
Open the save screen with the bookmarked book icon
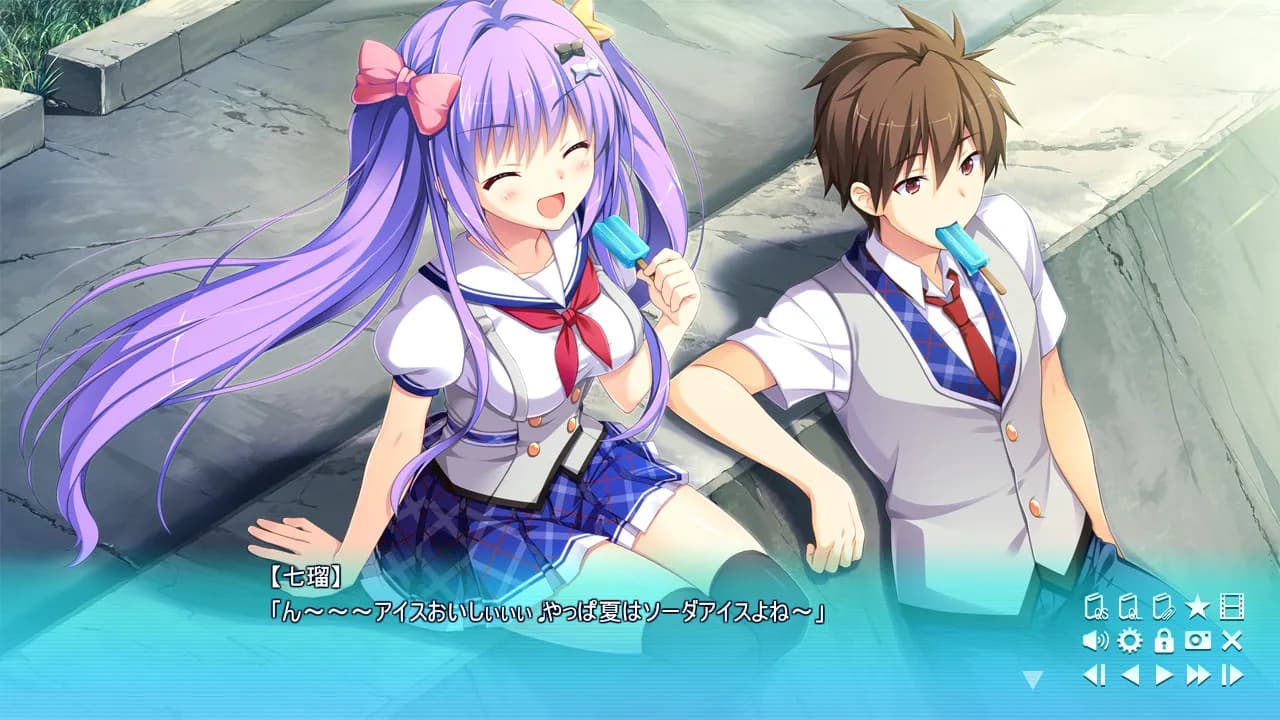[x=1163, y=606]
